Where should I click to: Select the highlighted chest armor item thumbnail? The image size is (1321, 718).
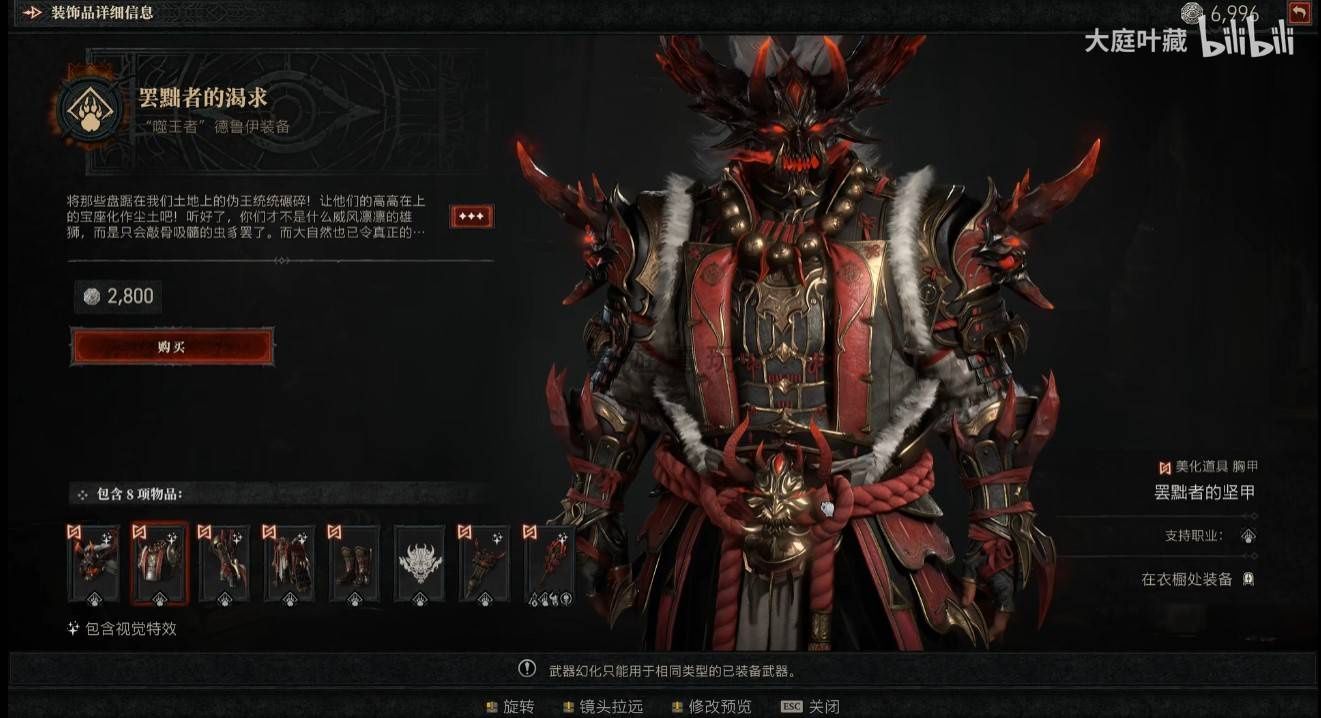click(159, 565)
